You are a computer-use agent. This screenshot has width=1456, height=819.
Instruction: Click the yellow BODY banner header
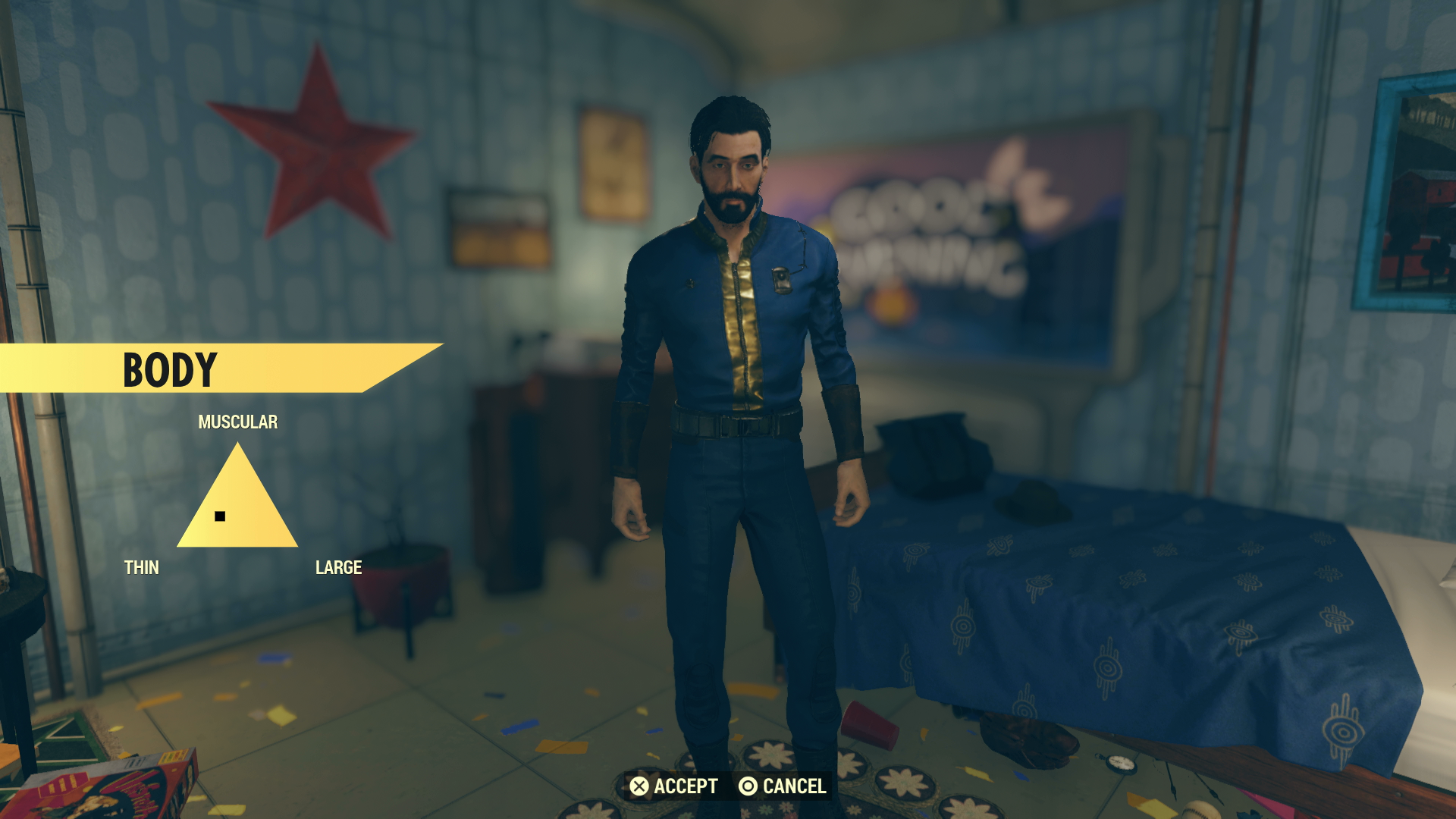171,369
